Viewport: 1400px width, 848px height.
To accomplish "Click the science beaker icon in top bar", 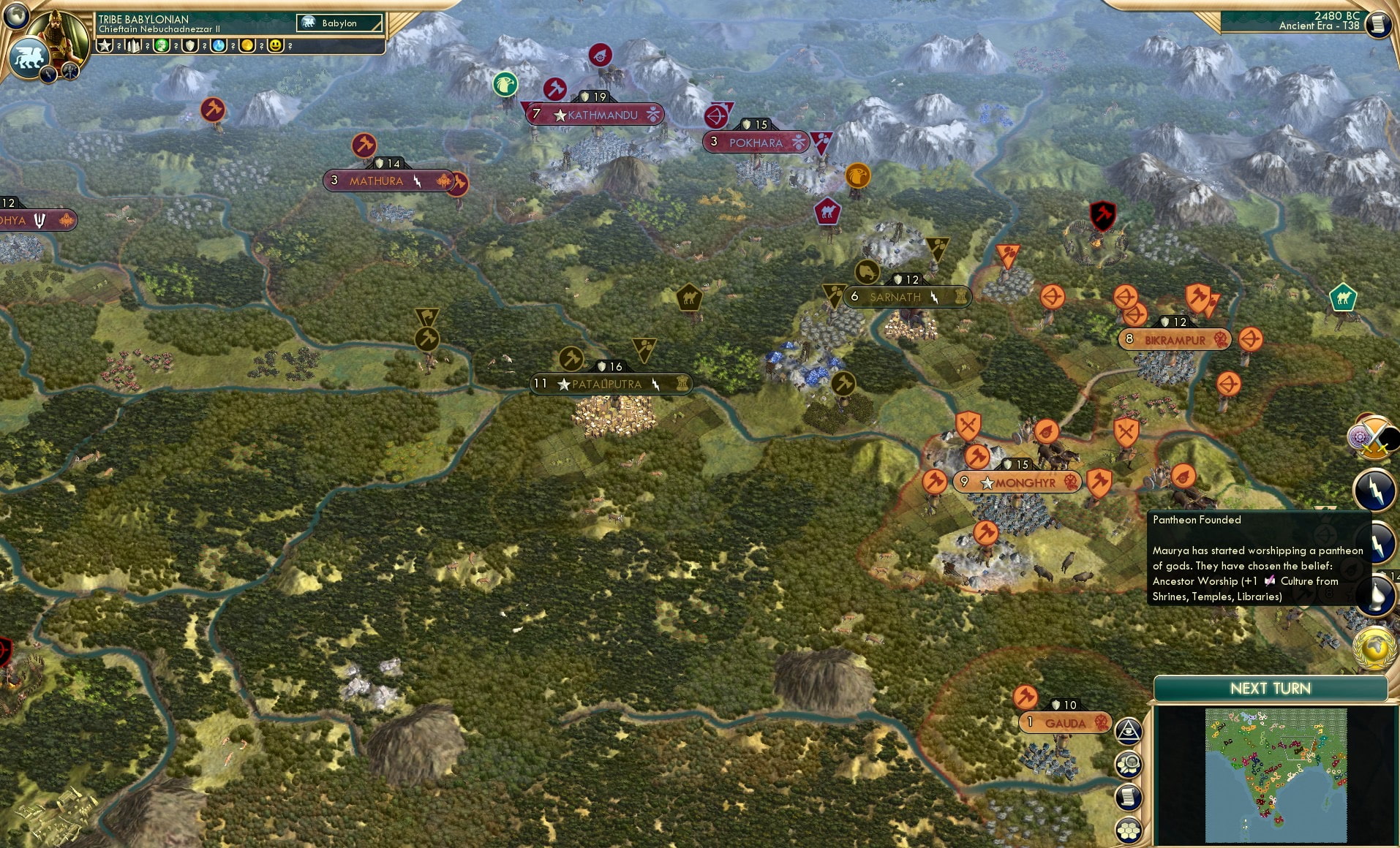I will click(x=219, y=45).
